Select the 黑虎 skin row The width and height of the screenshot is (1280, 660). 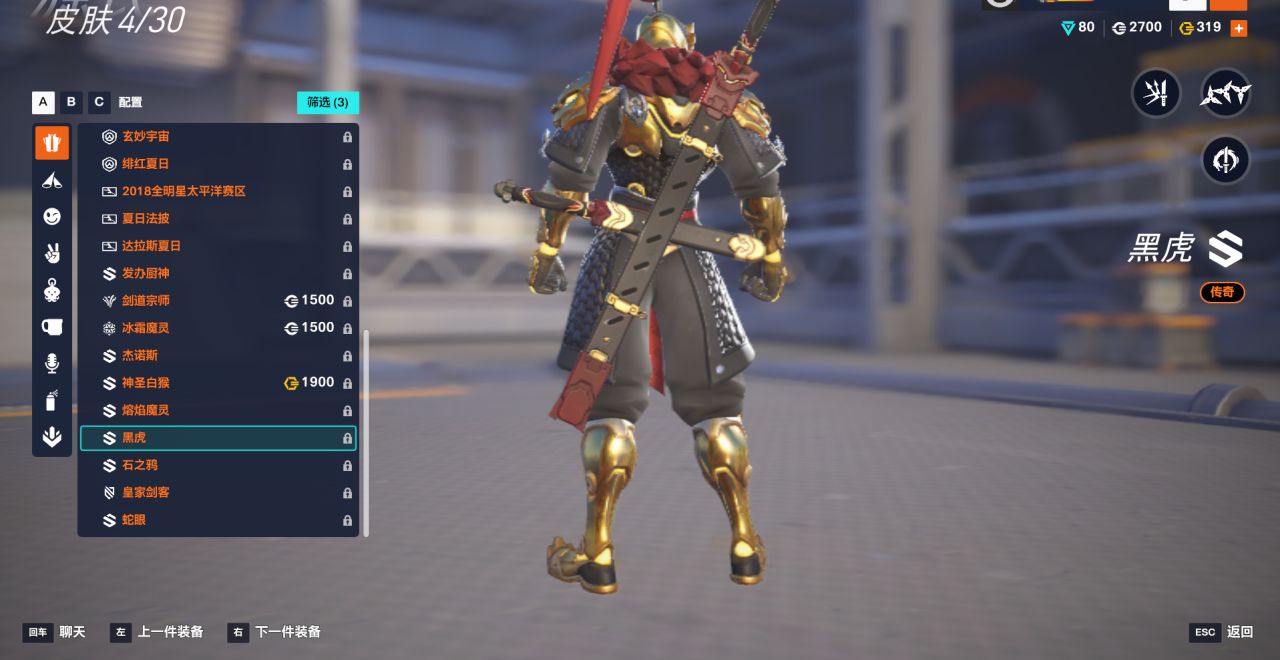point(218,438)
